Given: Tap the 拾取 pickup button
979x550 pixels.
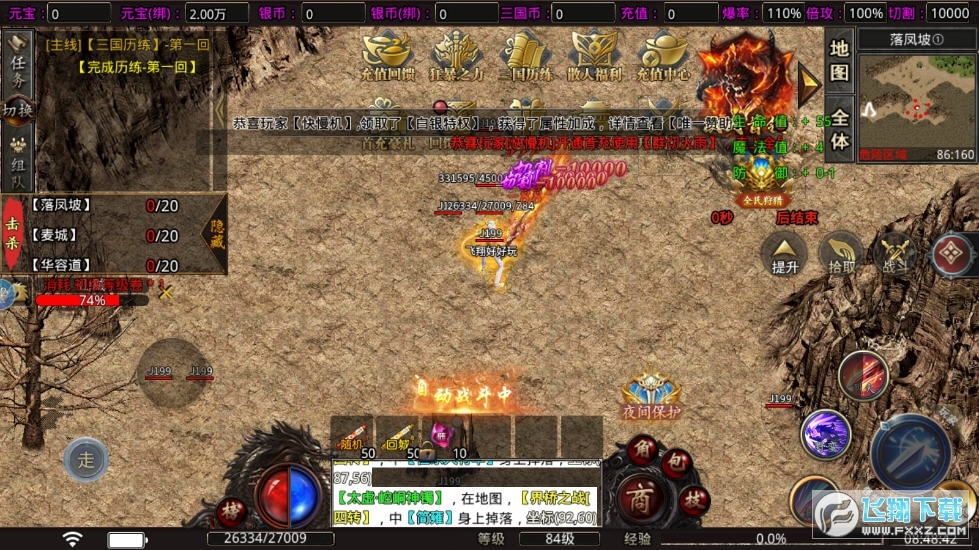Looking at the screenshot, I should (x=841, y=254).
